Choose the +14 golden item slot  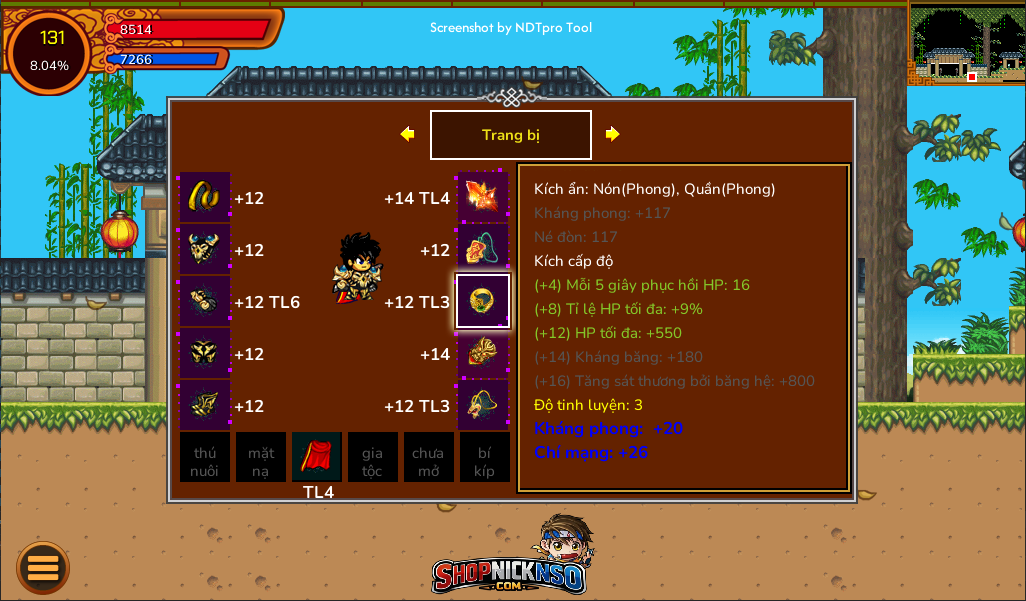(x=483, y=353)
